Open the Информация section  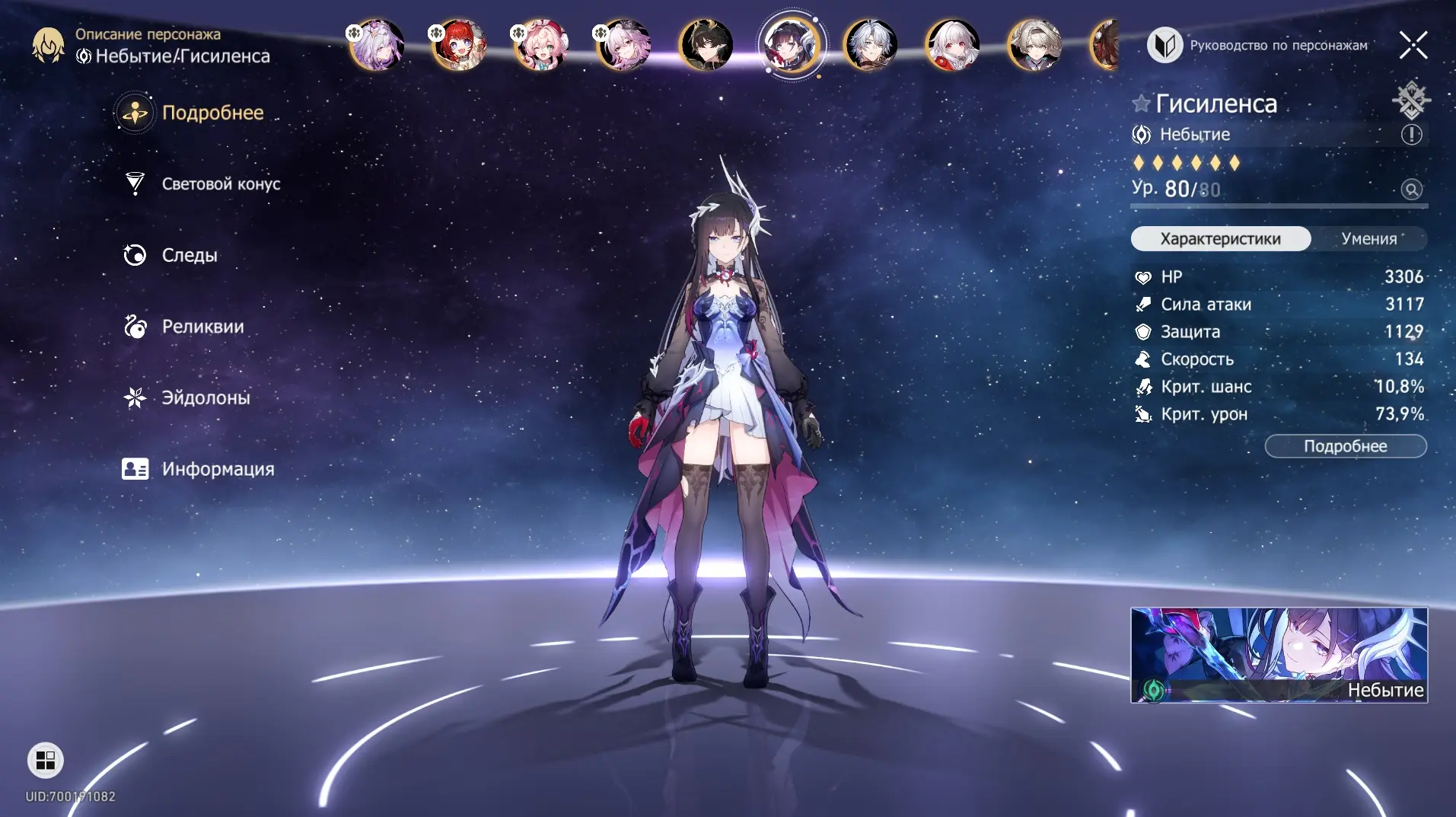217,469
